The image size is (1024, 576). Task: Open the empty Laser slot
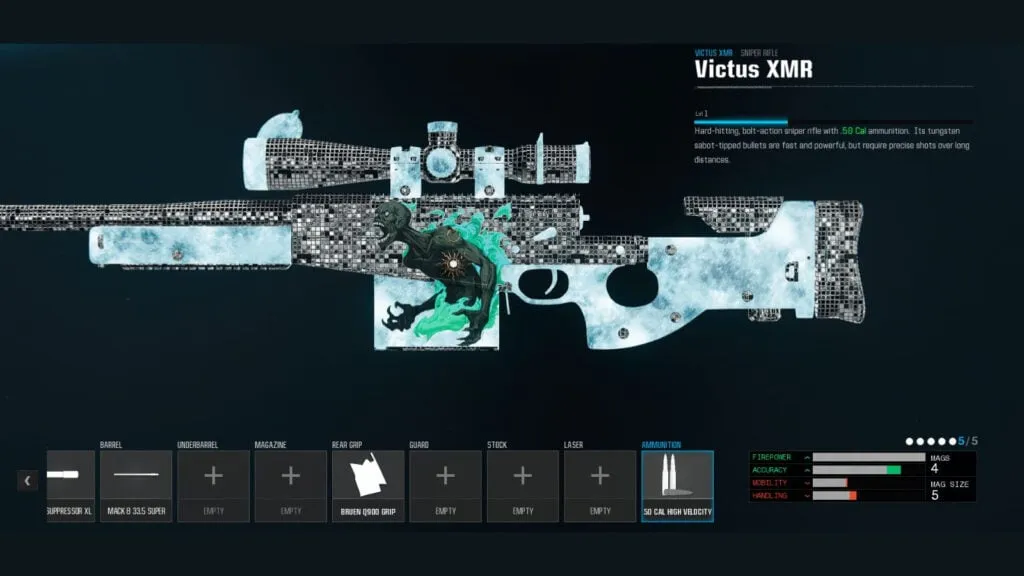pyautogui.click(x=600, y=486)
